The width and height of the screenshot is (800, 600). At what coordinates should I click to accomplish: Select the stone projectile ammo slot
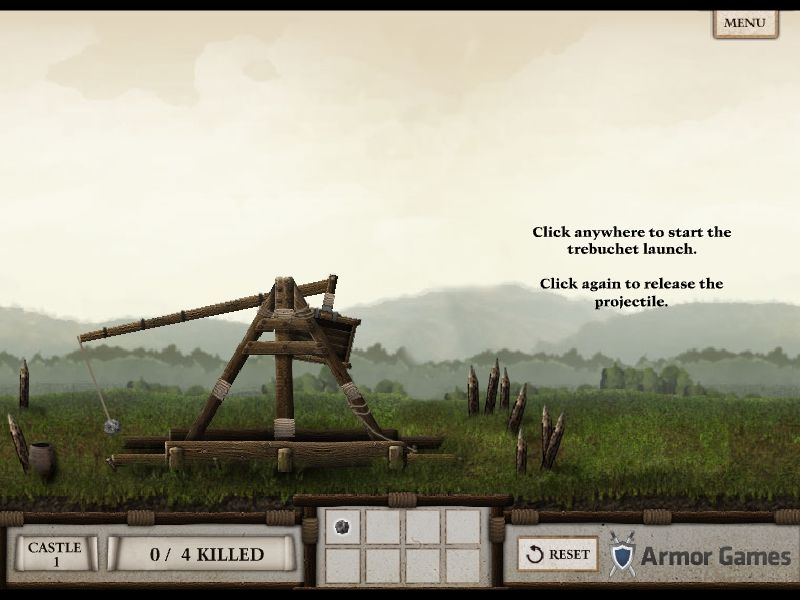click(342, 528)
